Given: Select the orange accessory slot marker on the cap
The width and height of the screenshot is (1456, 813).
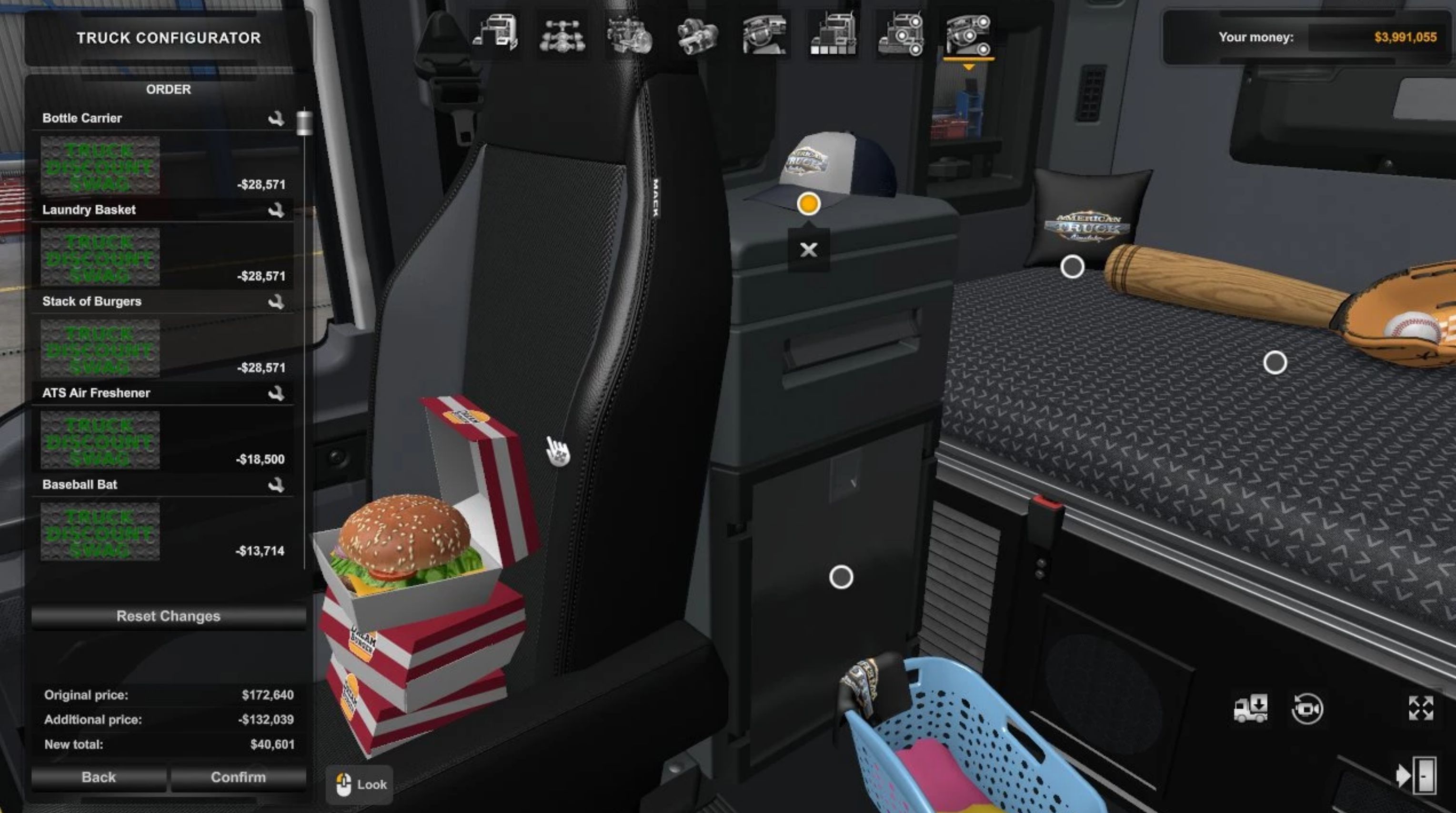Looking at the screenshot, I should [x=808, y=203].
